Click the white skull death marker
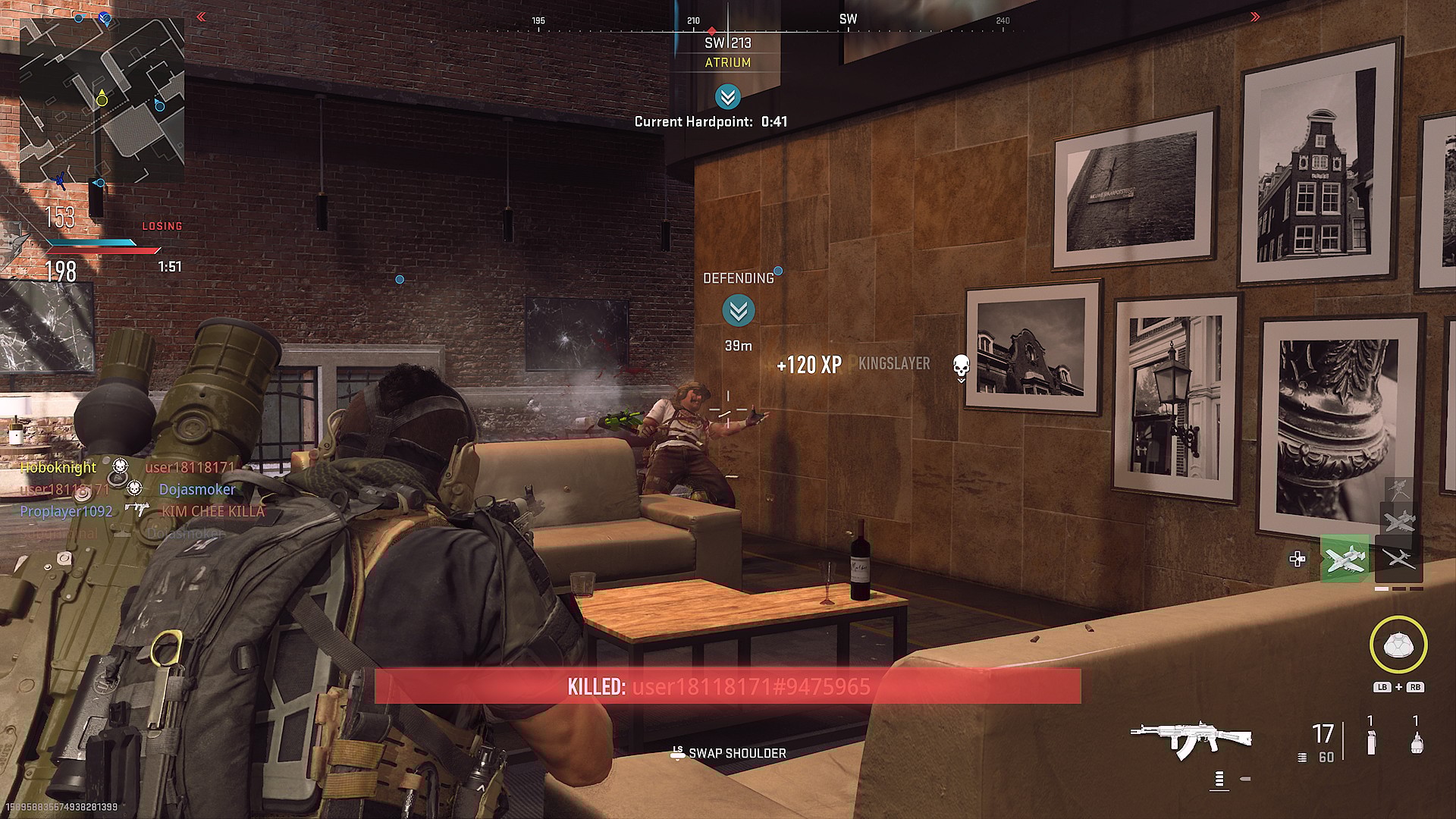Screen dimensions: 1456x819 coord(961,366)
